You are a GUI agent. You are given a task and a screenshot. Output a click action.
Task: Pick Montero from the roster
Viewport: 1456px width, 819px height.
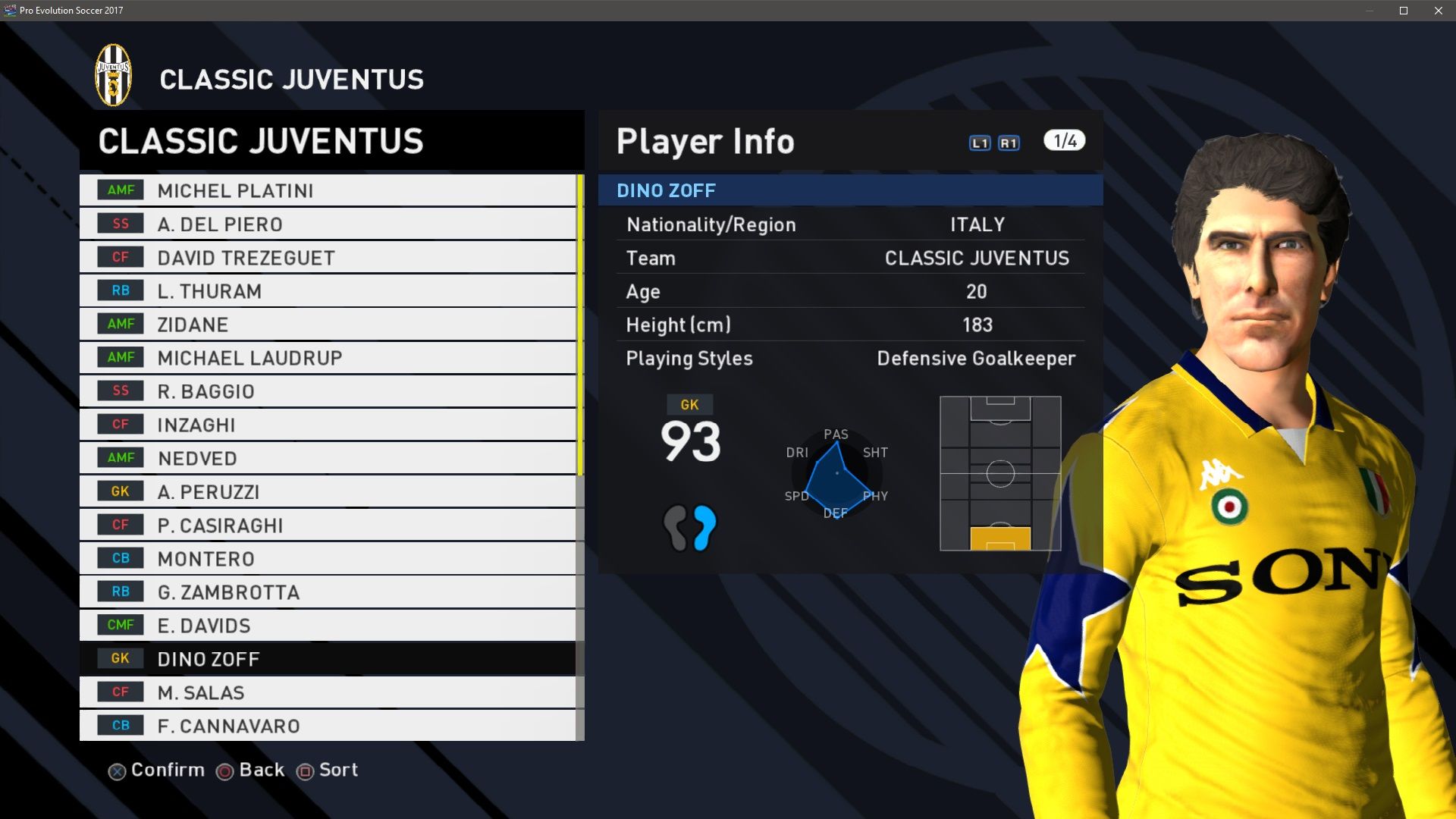pyautogui.click(x=327, y=559)
